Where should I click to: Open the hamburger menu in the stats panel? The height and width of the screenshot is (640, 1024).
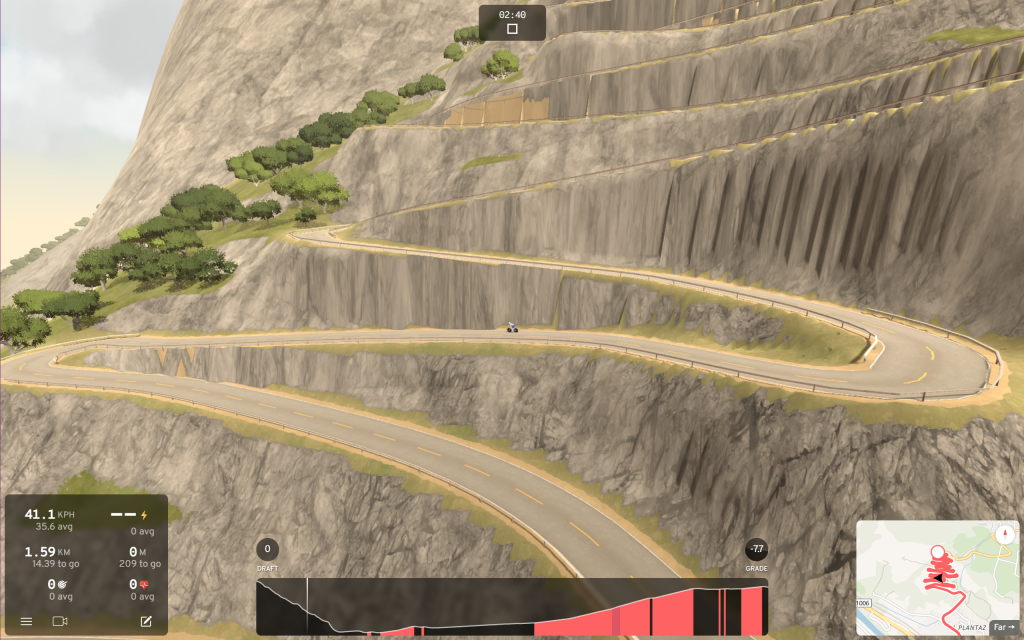[26, 621]
